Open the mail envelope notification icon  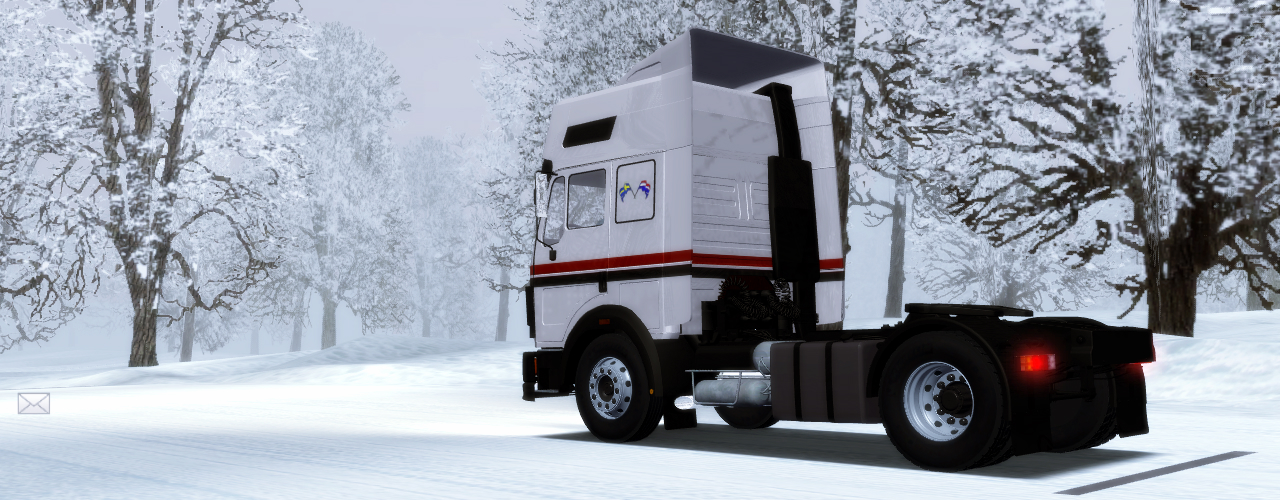click(x=33, y=403)
